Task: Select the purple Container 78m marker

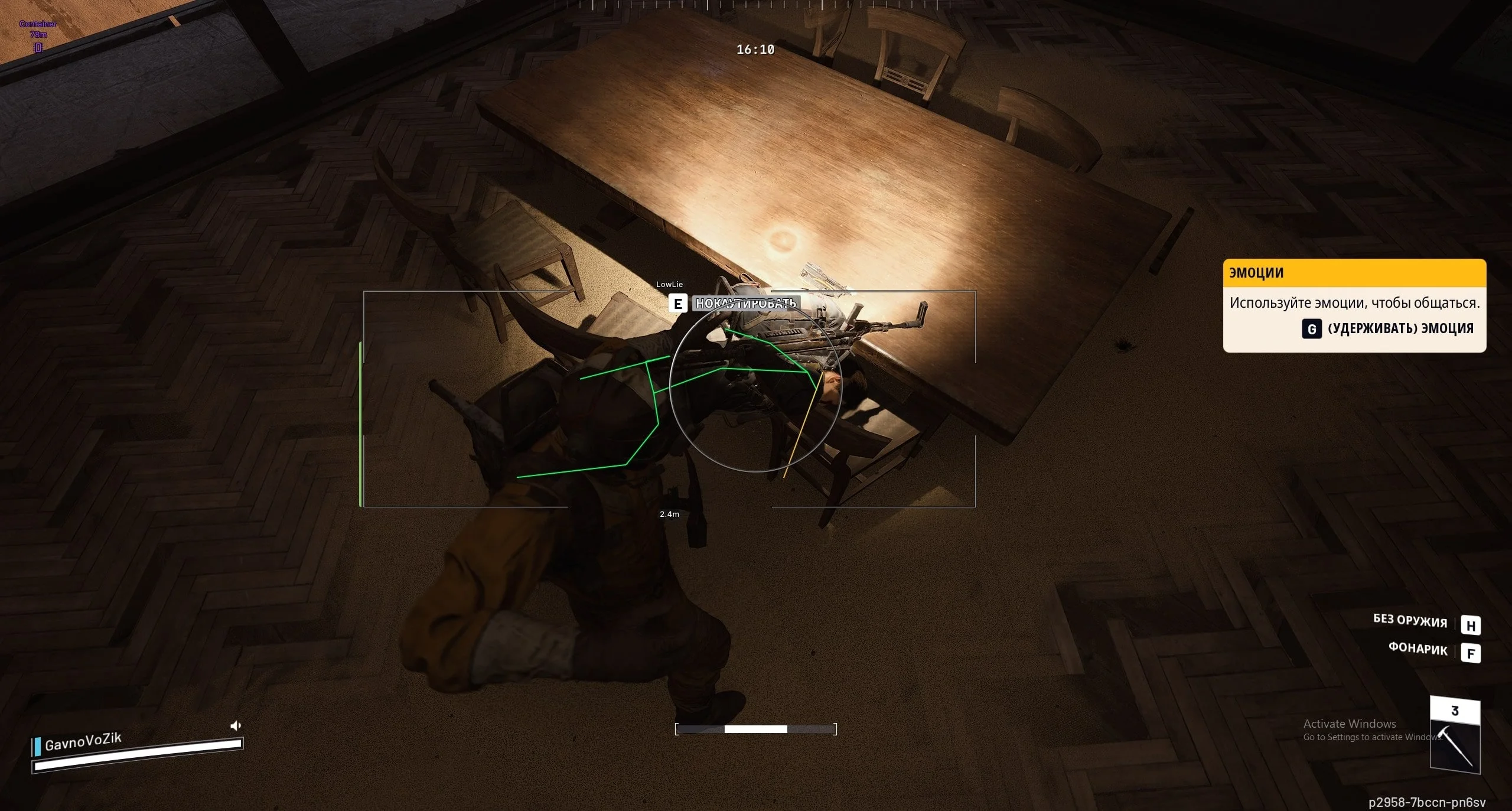Action: [38, 35]
